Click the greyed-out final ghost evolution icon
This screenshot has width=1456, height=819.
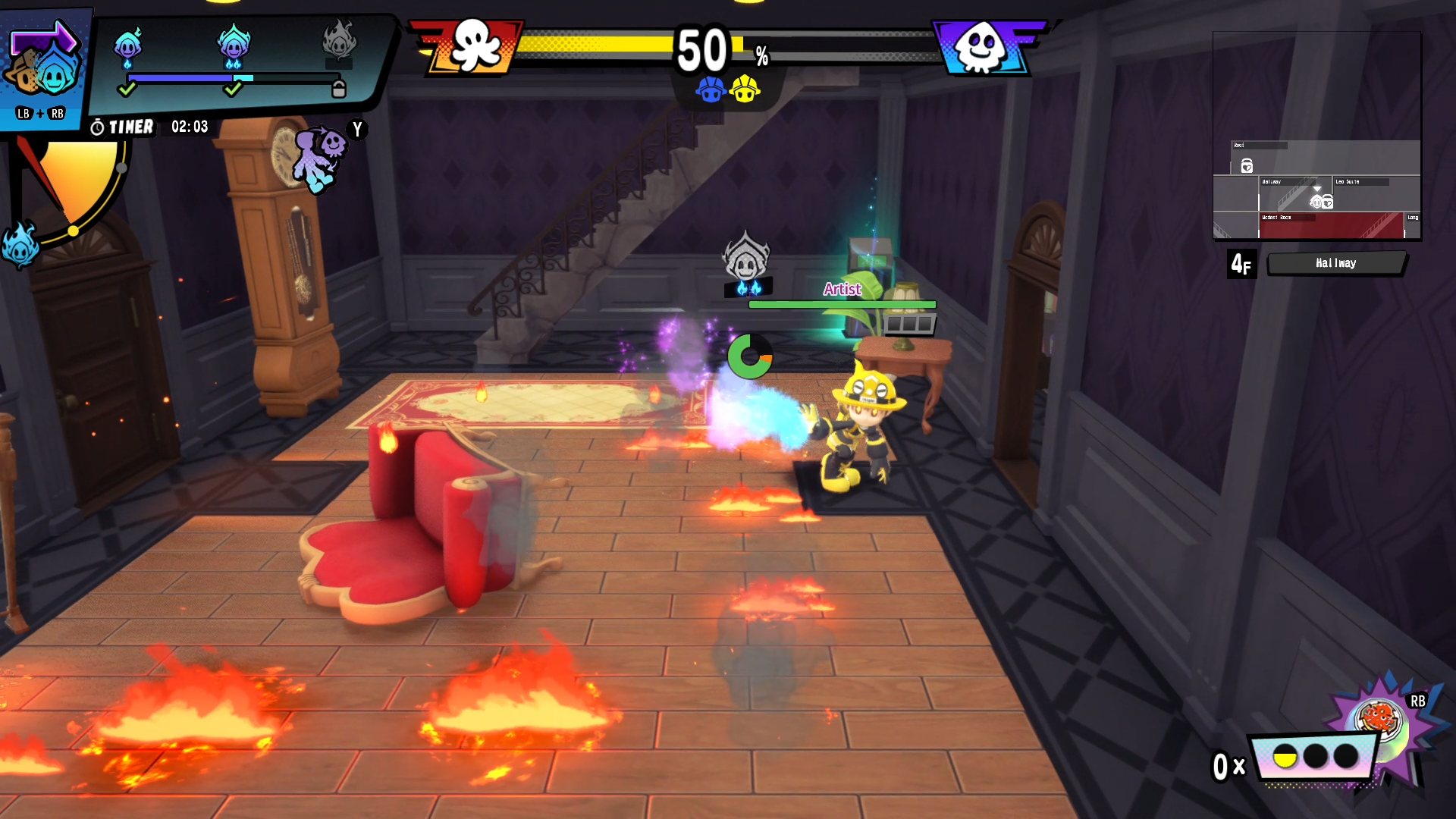point(338,45)
